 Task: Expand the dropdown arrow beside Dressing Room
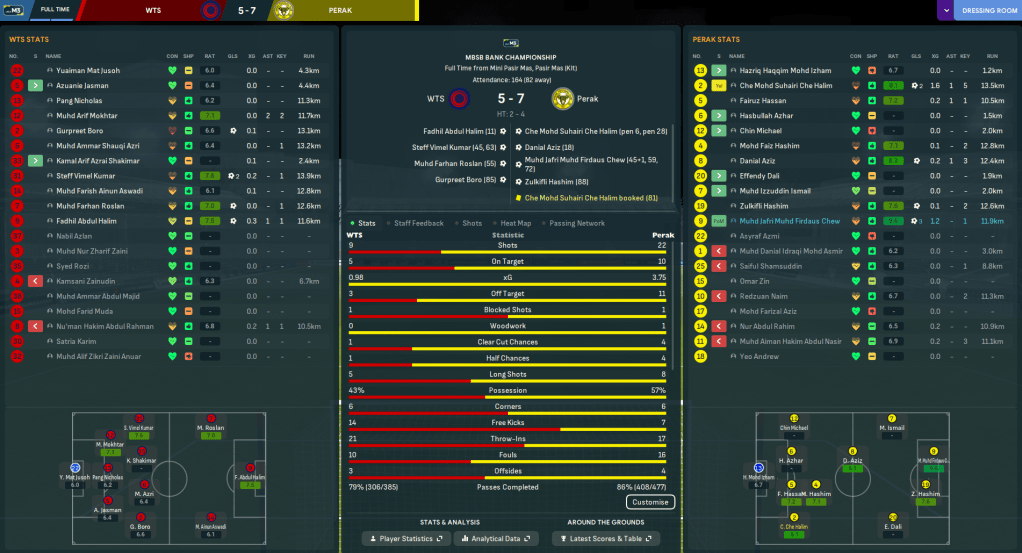[x=945, y=11]
